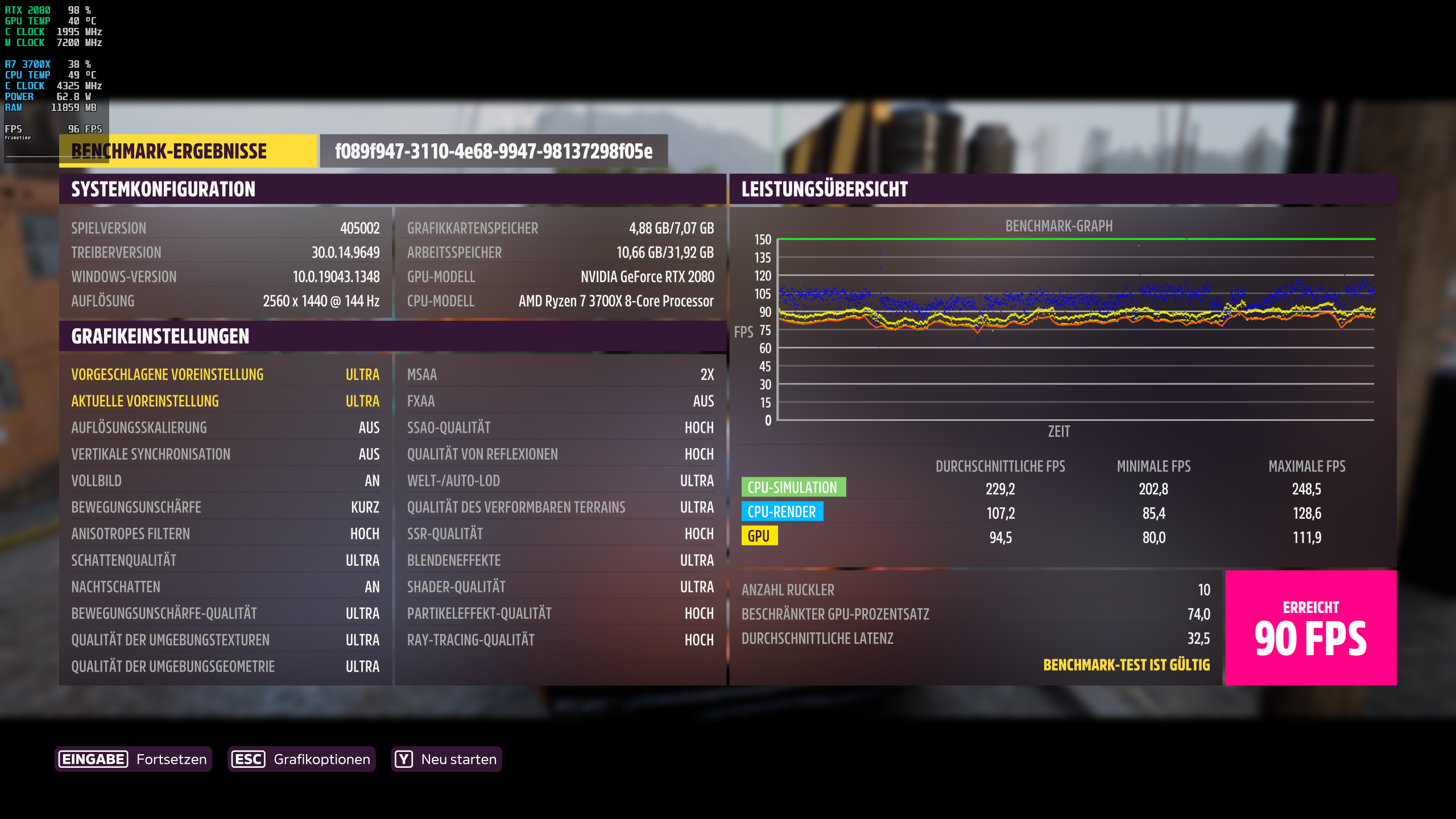Click the BENCHMARK-ERGEBNISSE header banner
The width and height of the screenshot is (1456, 819).
(188, 151)
